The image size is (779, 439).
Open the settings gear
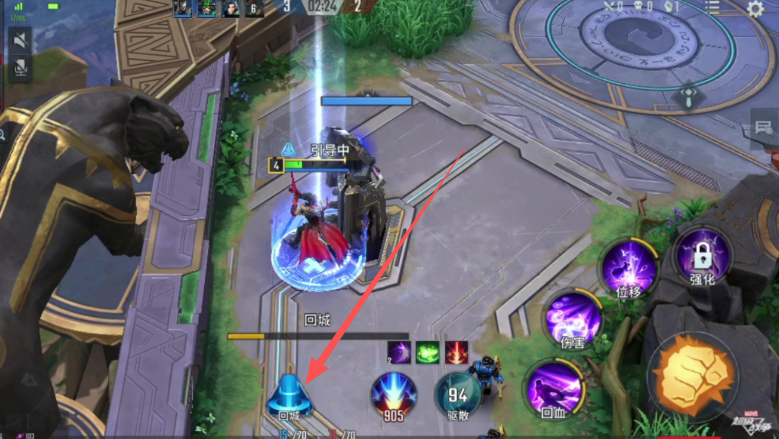(x=756, y=8)
